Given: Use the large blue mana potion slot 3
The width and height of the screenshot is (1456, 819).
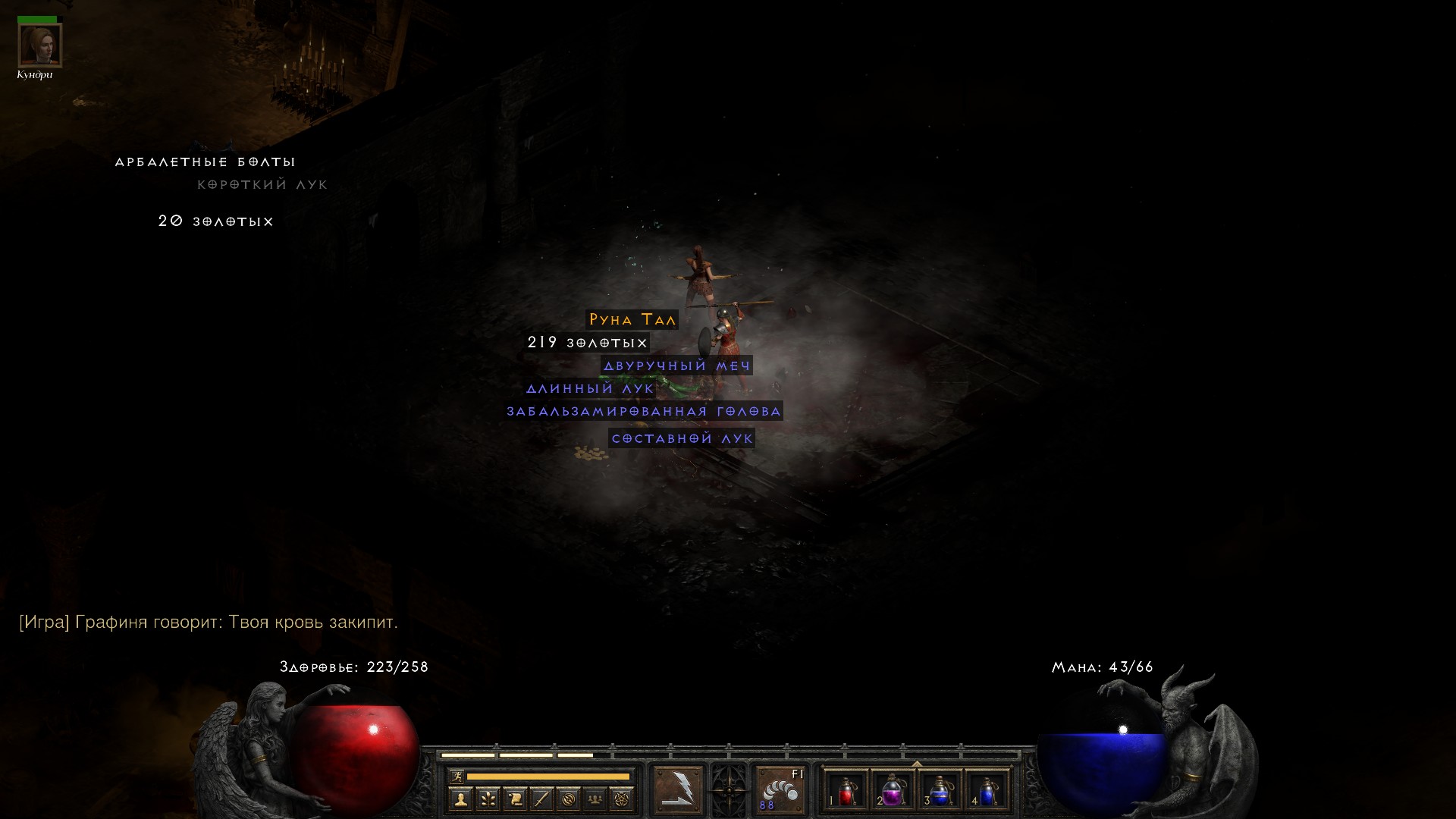Looking at the screenshot, I should click(940, 791).
